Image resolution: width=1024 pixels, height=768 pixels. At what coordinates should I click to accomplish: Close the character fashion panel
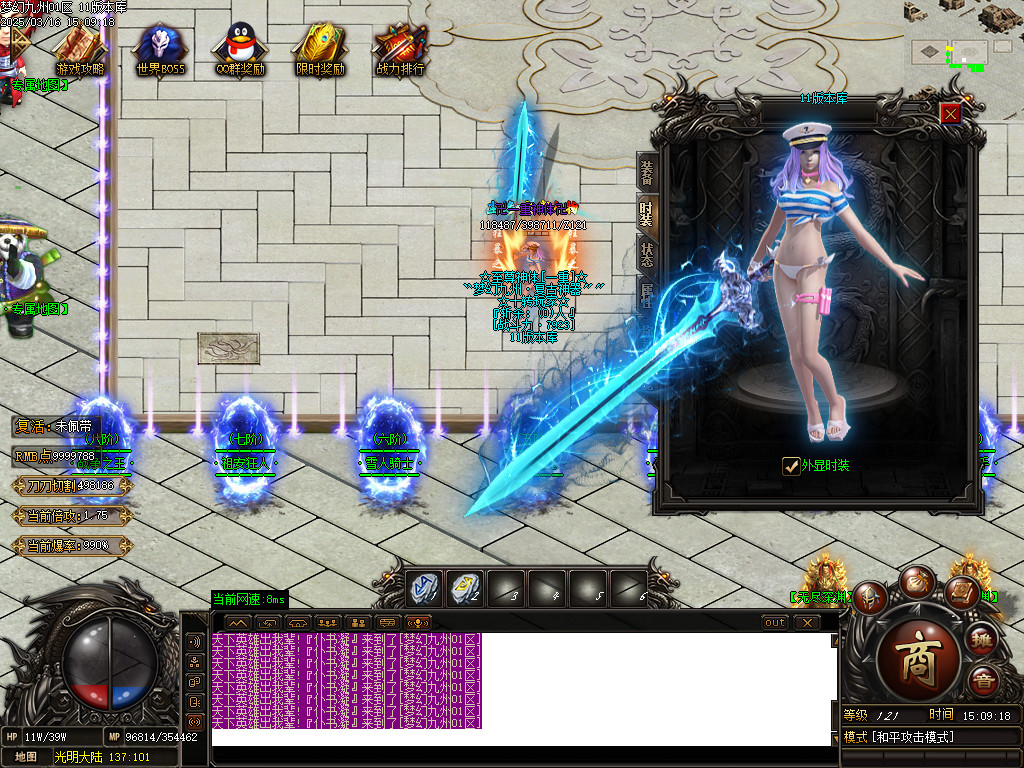click(x=950, y=114)
